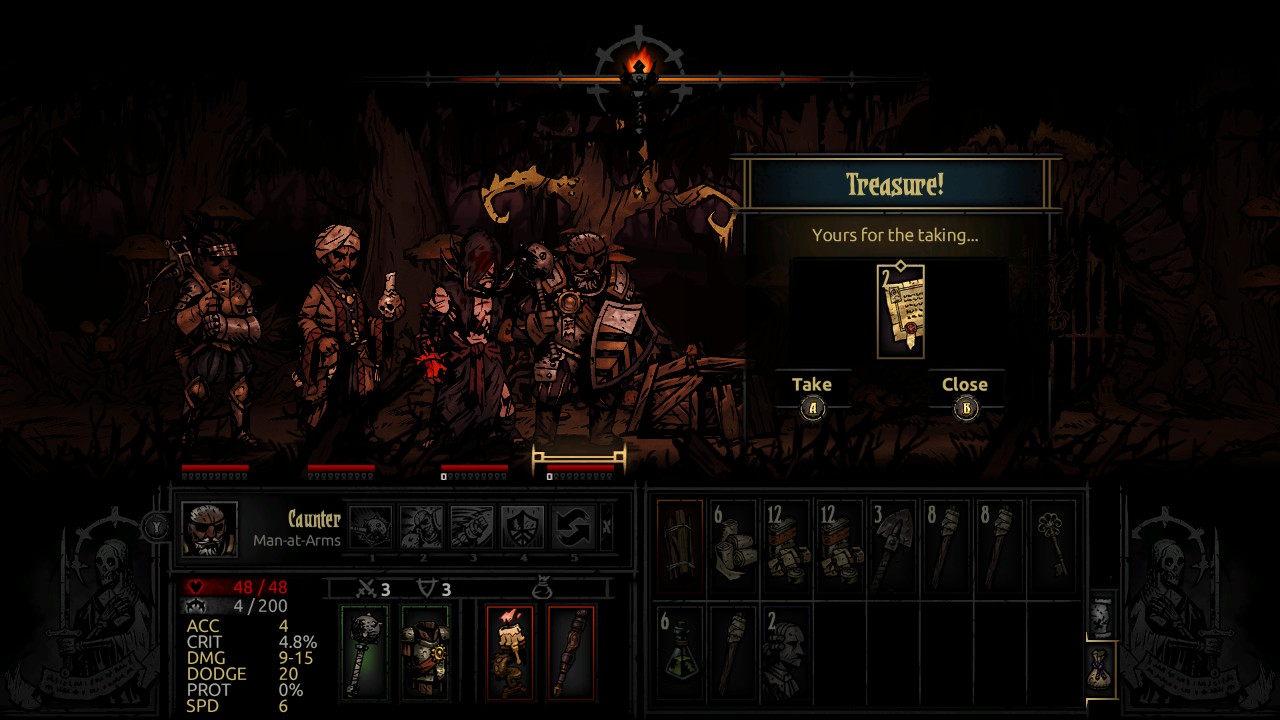Viewport: 1280px width, 720px height.
Task: Activate the mace strike skill
Action: (371, 527)
